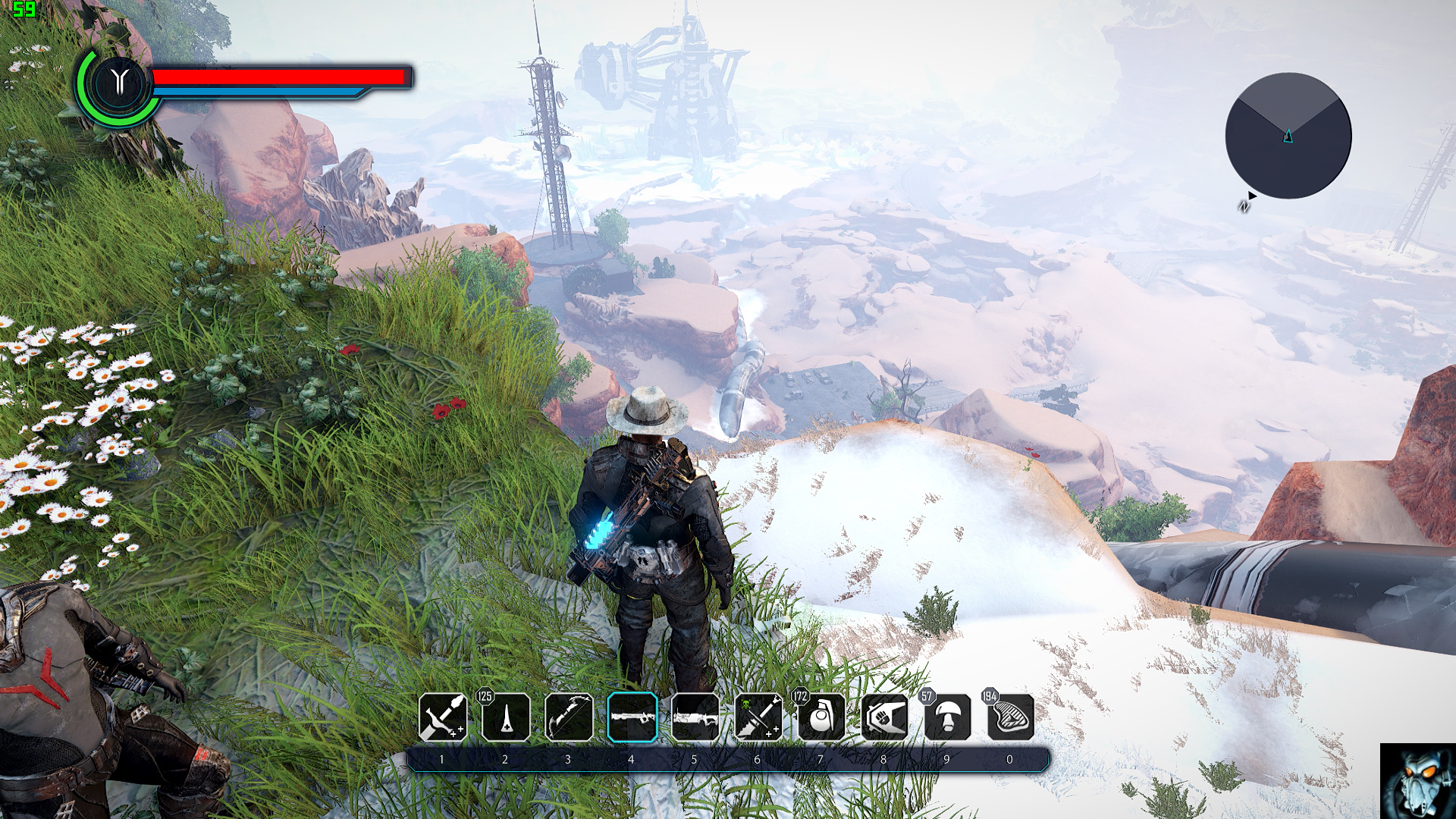
Task: Eat the mushroom from the hotbar
Action: [947, 717]
